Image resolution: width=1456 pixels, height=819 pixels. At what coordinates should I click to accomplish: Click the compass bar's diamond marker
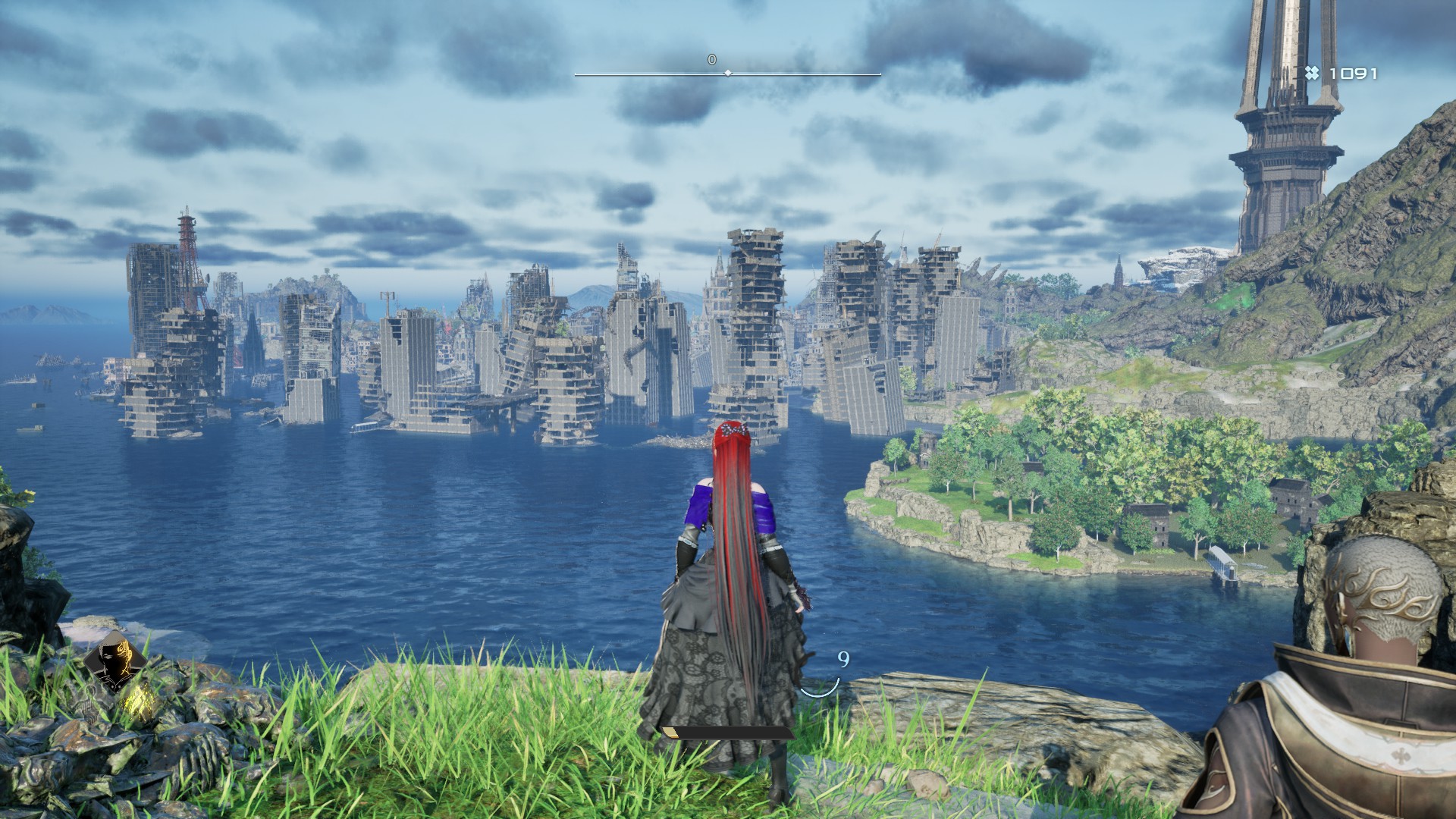click(728, 74)
